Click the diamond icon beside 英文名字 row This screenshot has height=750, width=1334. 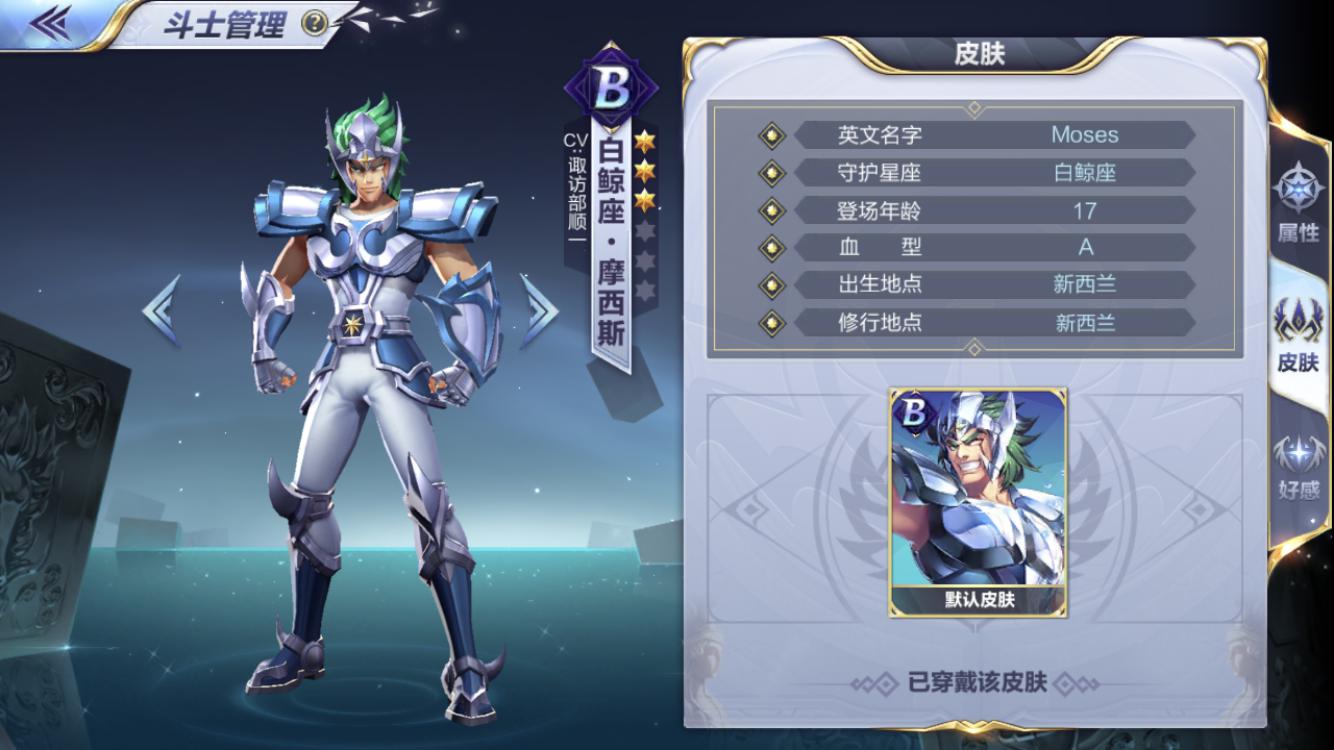pyautogui.click(x=771, y=135)
